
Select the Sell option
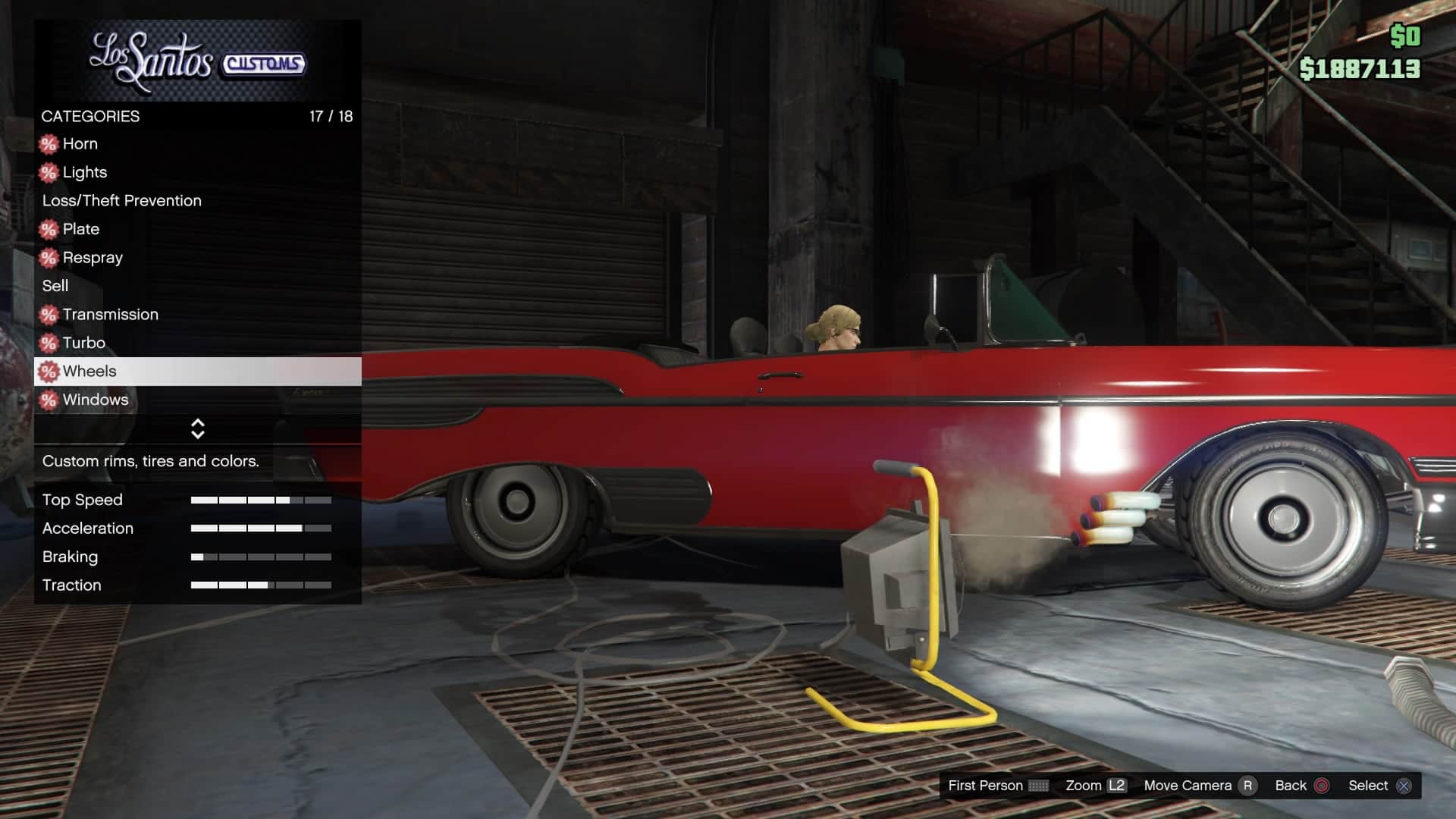55,286
